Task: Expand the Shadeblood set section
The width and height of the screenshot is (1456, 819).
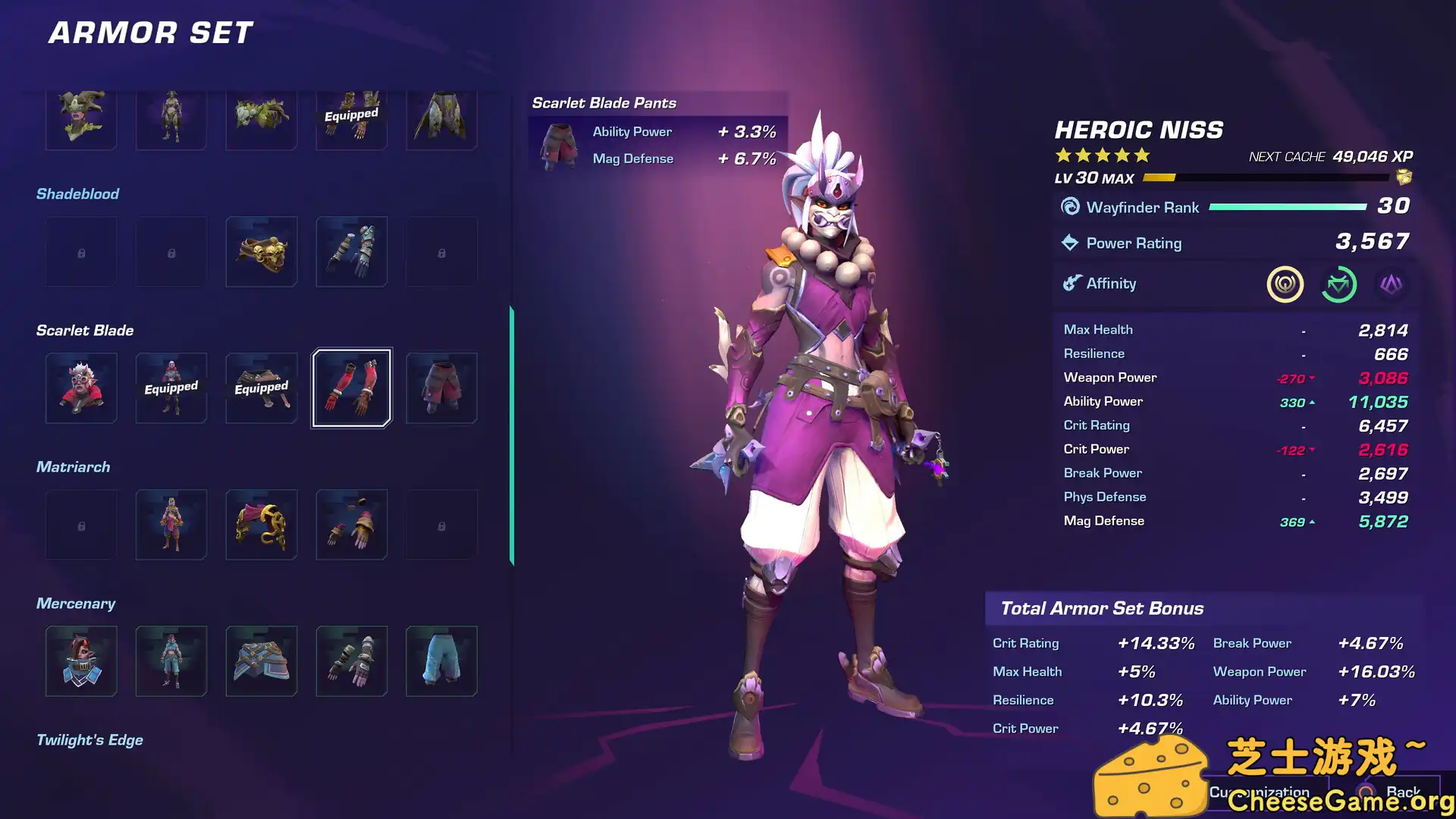Action: pyautogui.click(x=77, y=193)
